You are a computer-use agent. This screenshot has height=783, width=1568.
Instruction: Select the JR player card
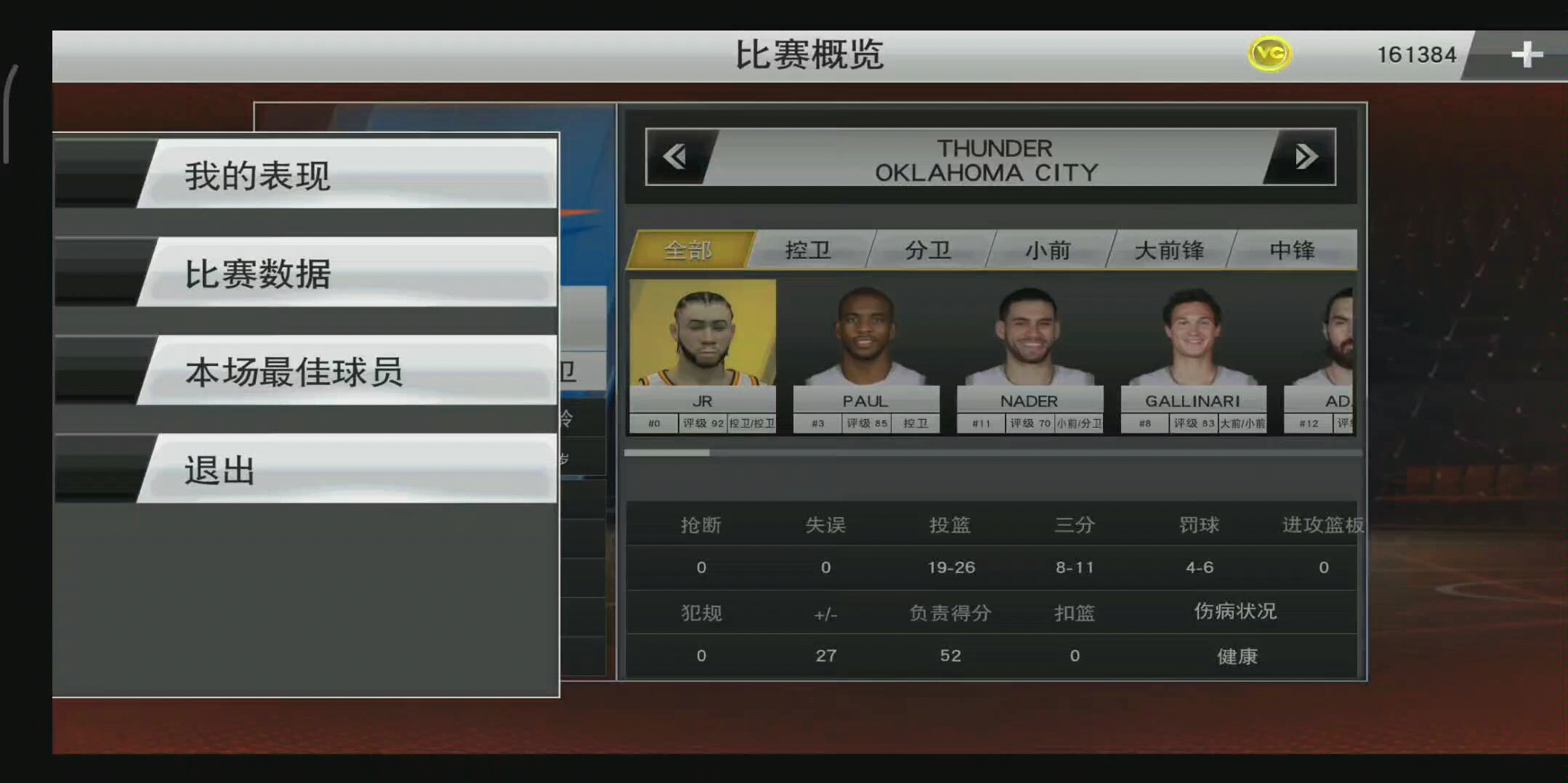point(702,356)
